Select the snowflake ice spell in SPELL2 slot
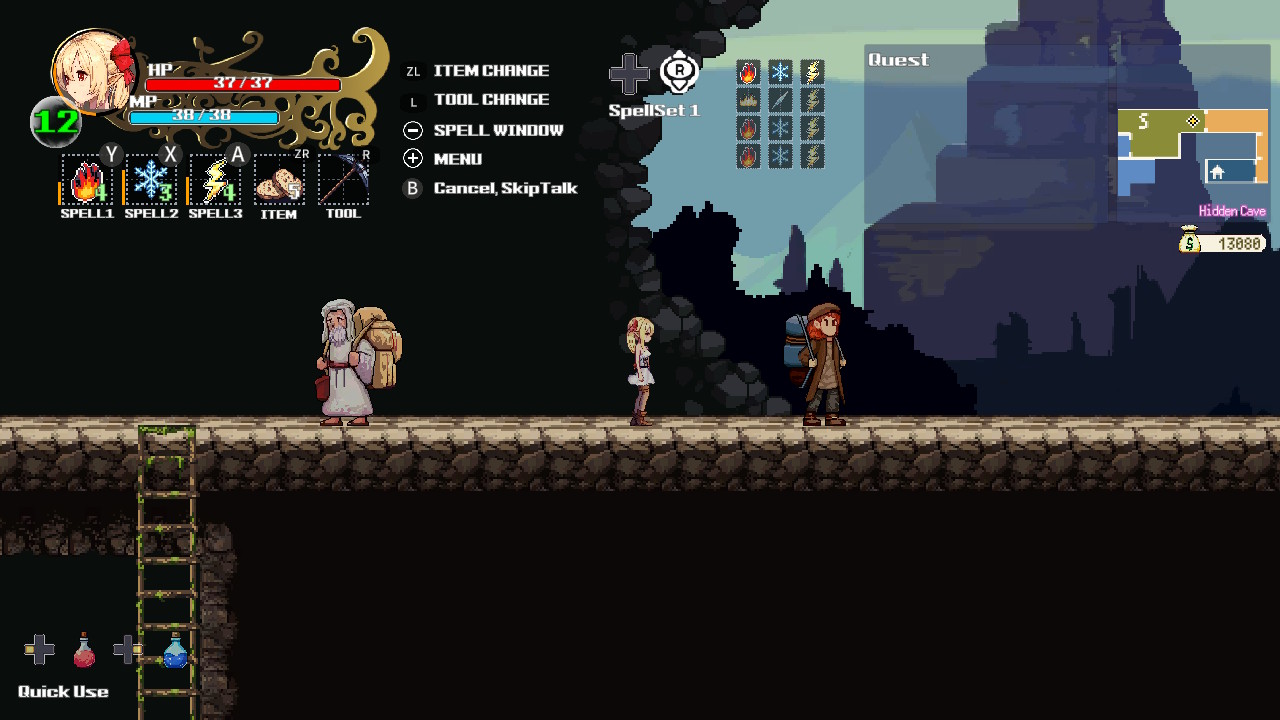 click(150, 182)
